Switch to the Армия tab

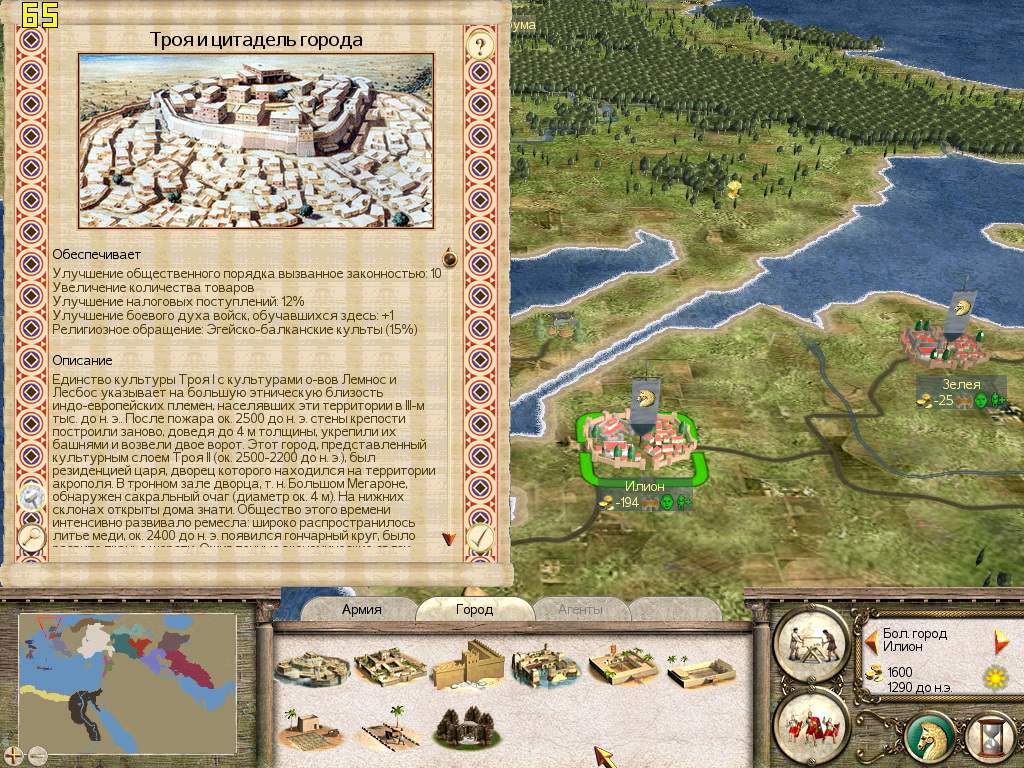point(361,609)
